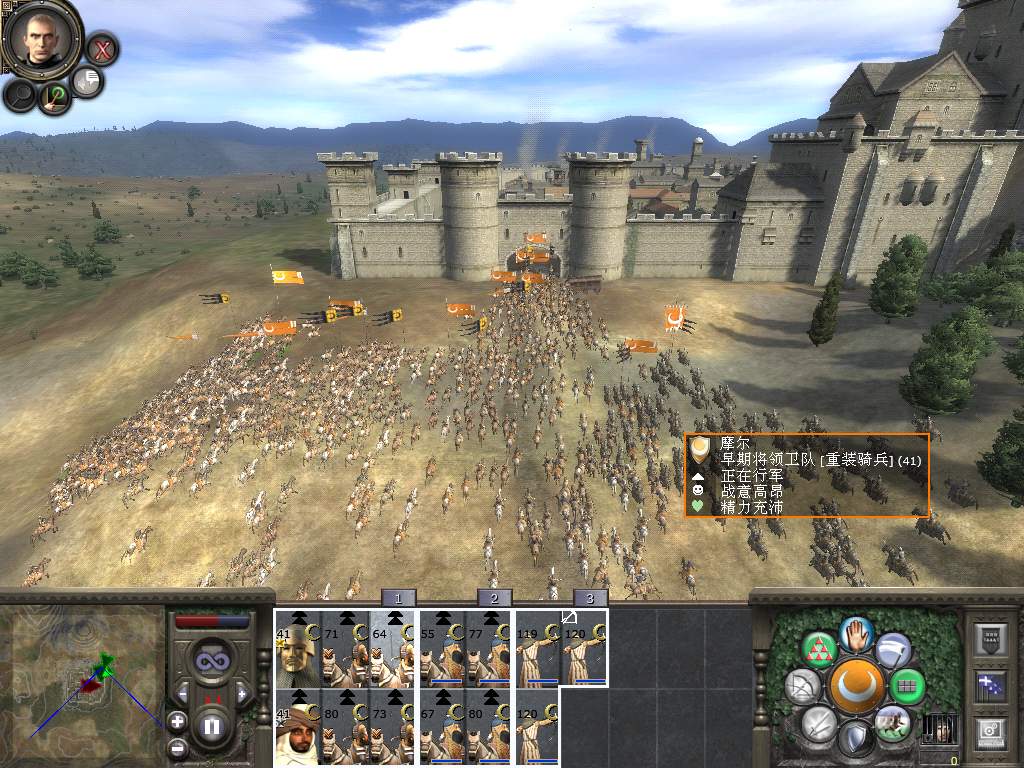Click the large orange crescent faction button
This screenshot has height=768, width=1024.
856,686
